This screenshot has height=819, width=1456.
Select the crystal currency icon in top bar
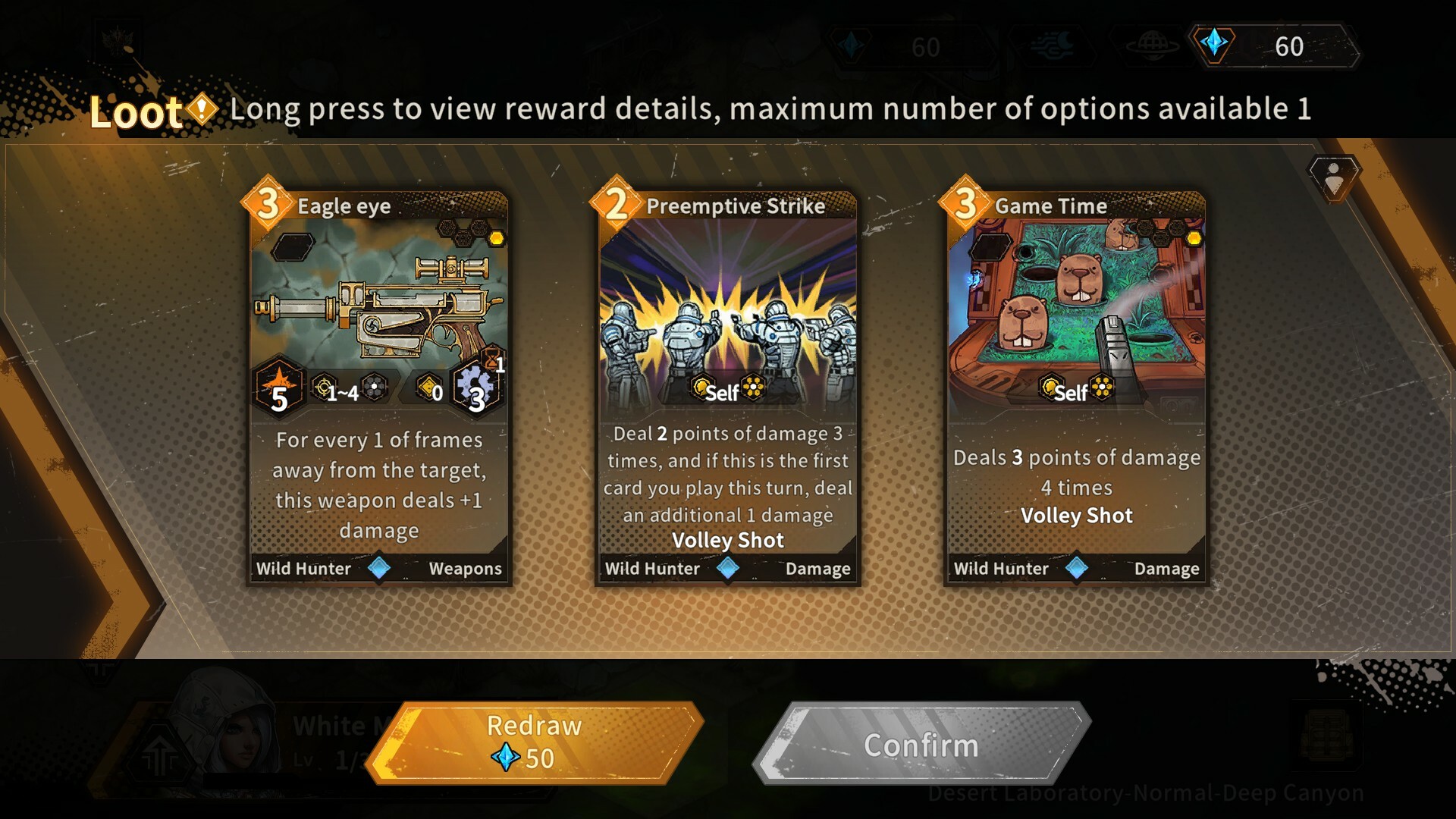[1217, 45]
